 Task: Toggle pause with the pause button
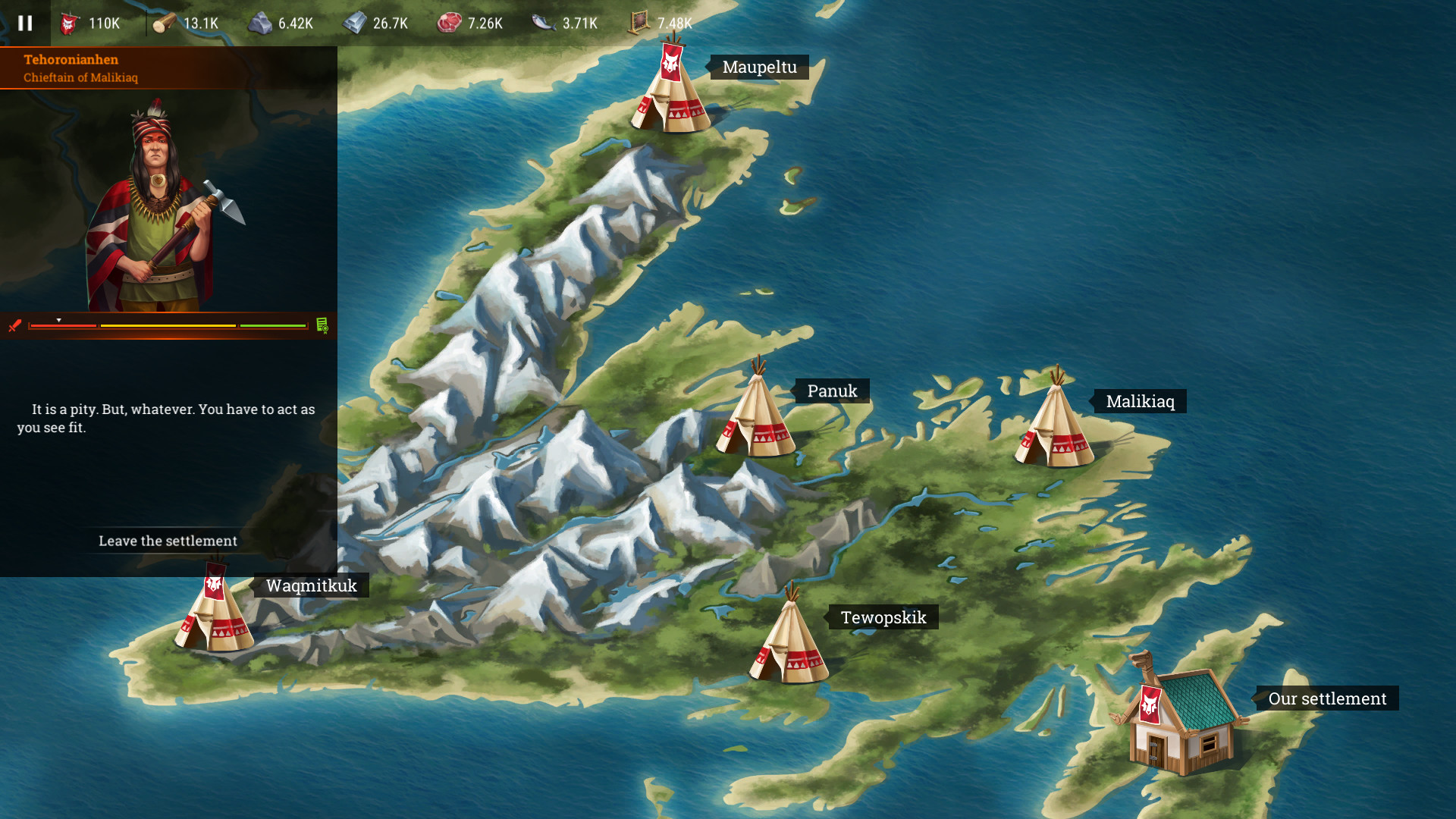click(25, 23)
